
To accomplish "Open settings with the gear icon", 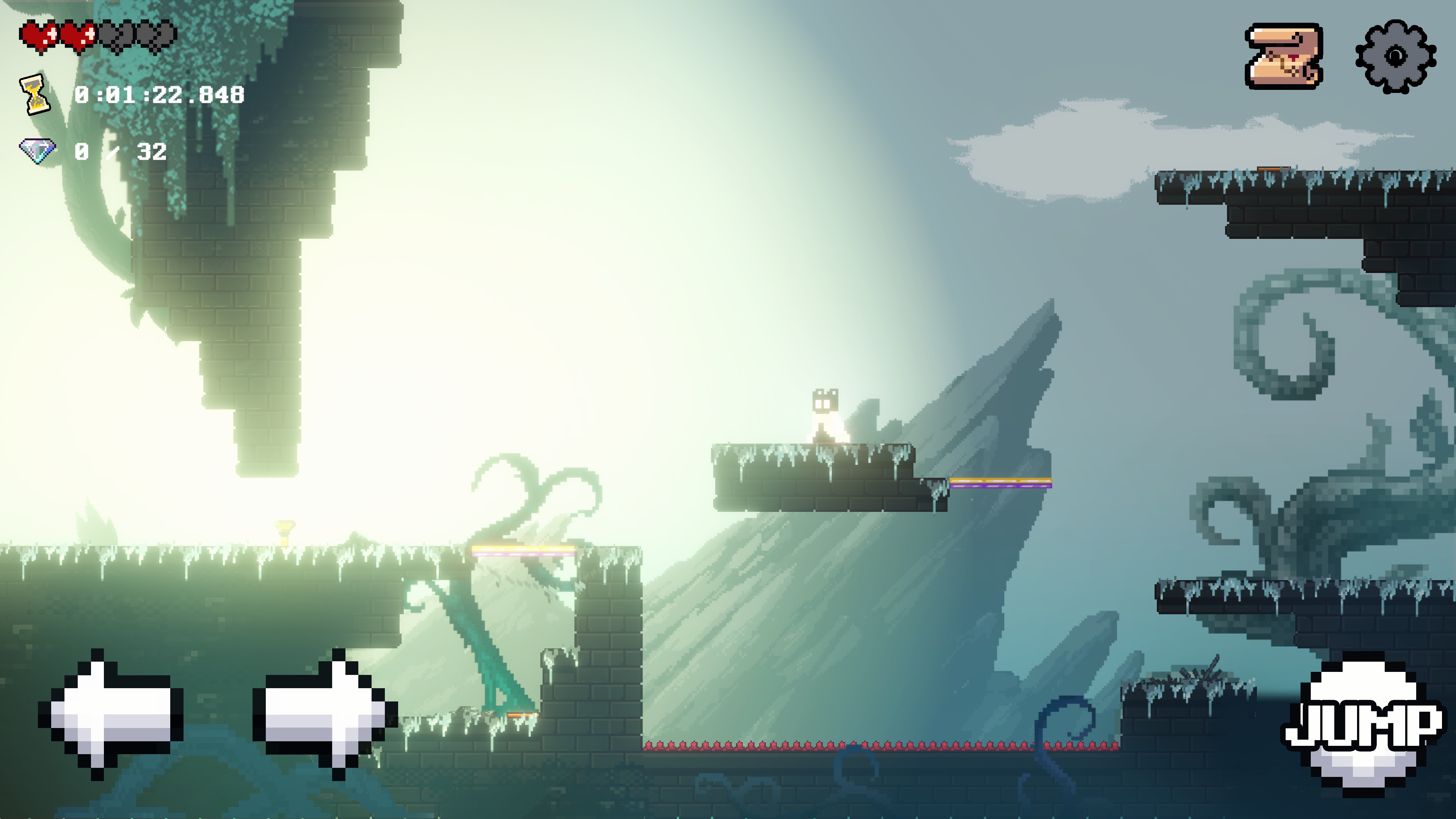I will click(x=1395, y=56).
